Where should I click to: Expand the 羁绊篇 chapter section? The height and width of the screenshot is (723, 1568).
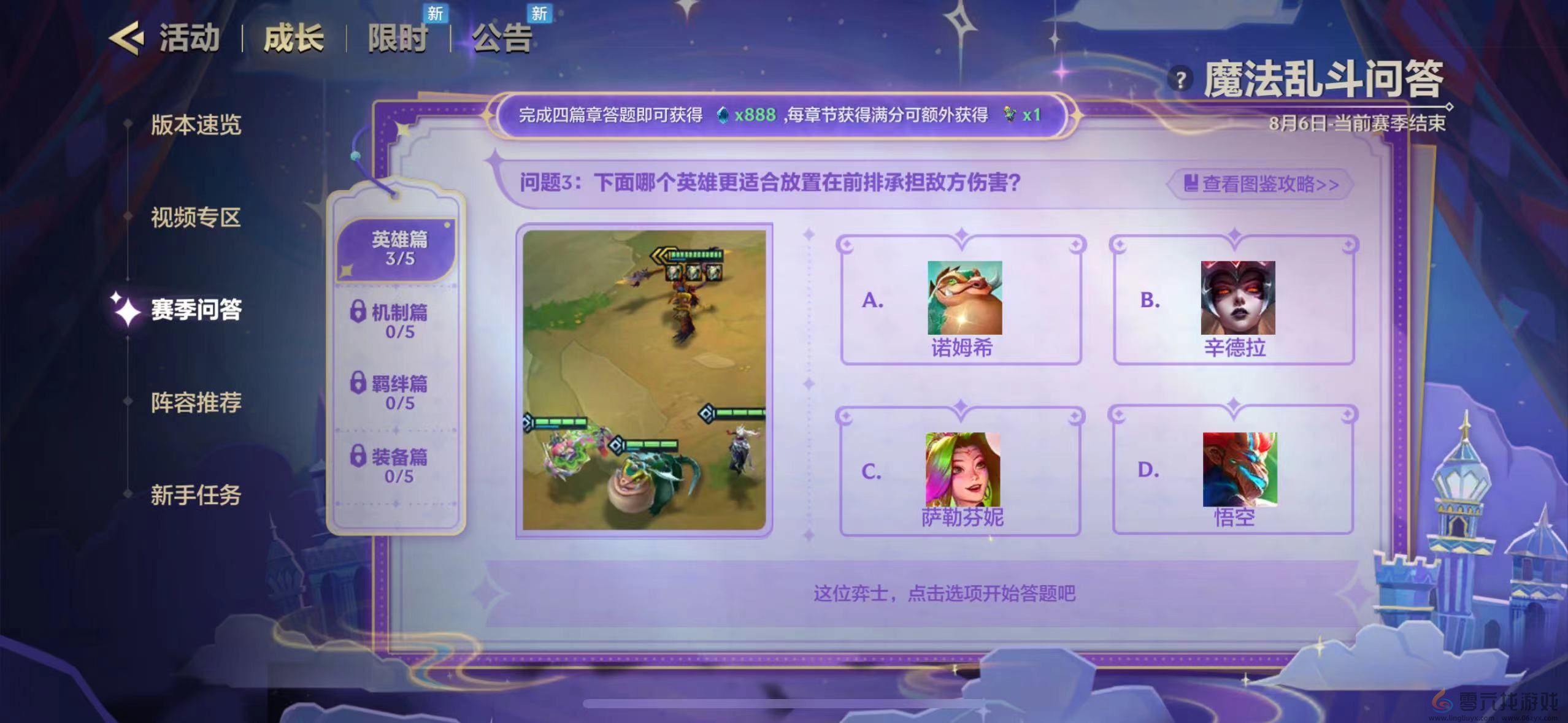pos(396,386)
